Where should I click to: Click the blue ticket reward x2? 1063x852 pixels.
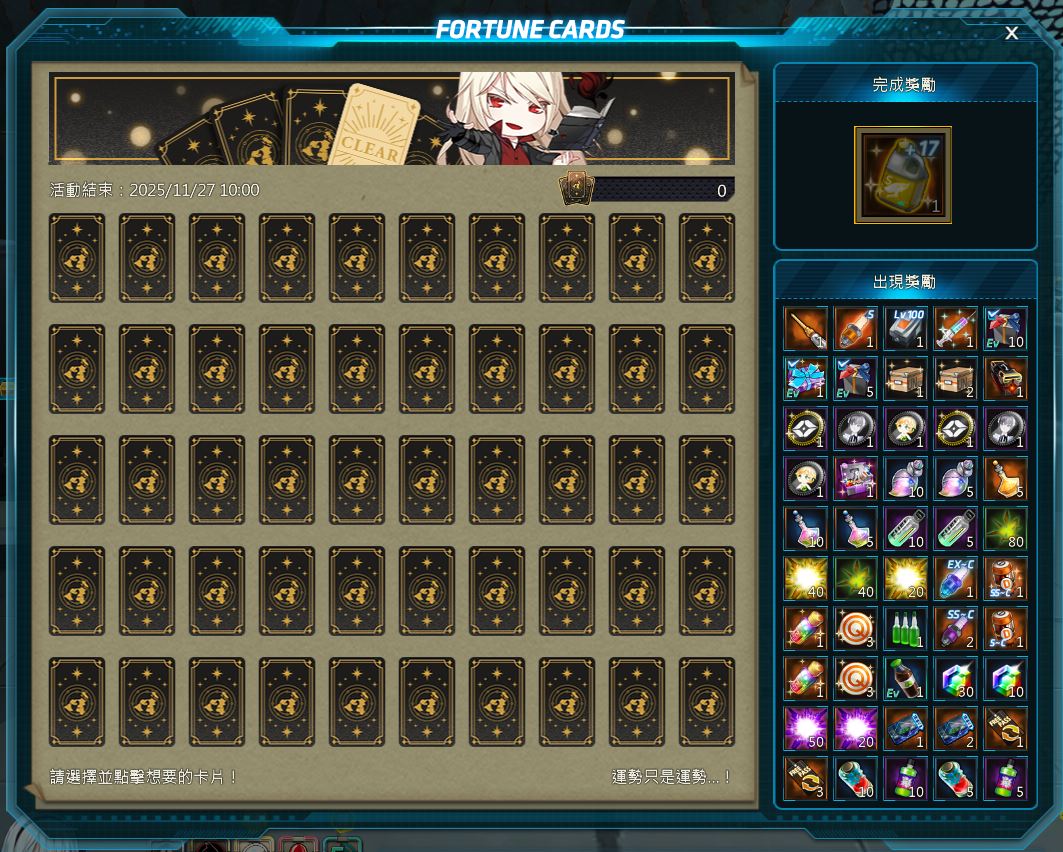(955, 728)
